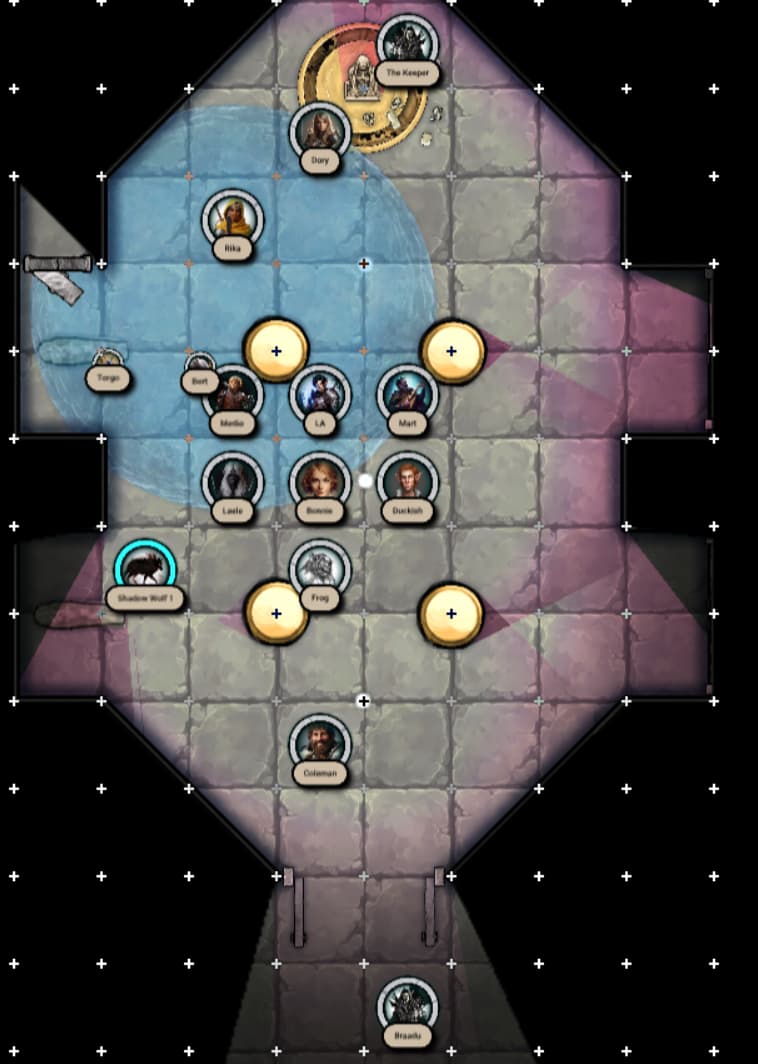Select the hooded token left of Bonnie
This screenshot has height=1064, width=758.
(x=232, y=481)
